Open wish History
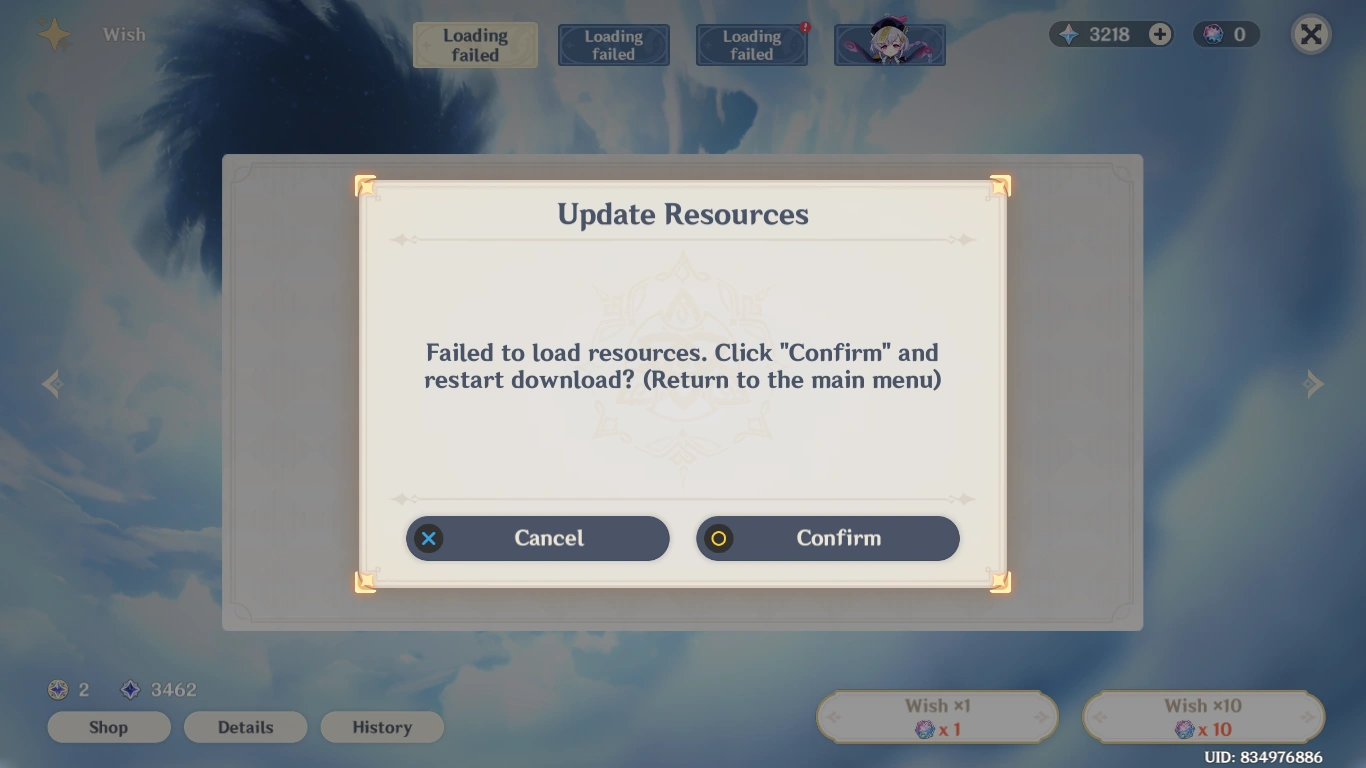This screenshot has height=768, width=1366. click(x=382, y=727)
